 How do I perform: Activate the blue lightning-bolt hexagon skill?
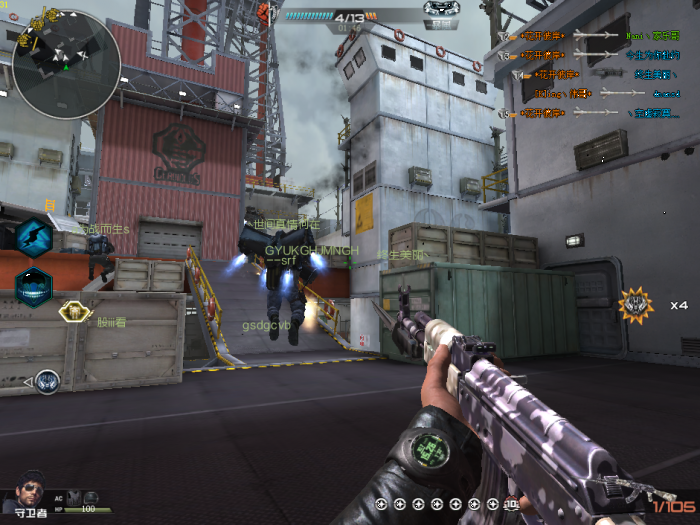[x=33, y=238]
